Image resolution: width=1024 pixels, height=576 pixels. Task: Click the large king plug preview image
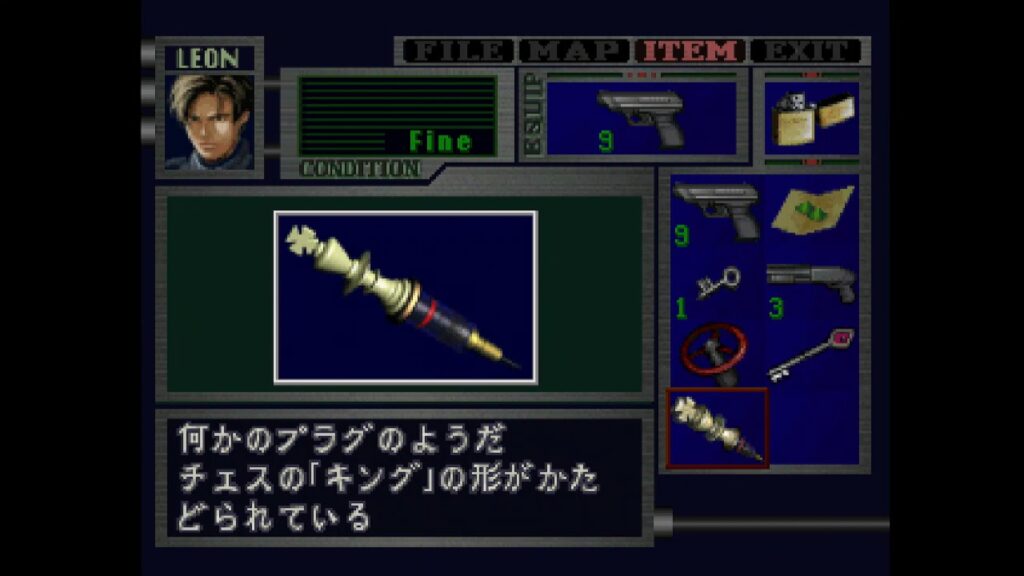point(405,297)
